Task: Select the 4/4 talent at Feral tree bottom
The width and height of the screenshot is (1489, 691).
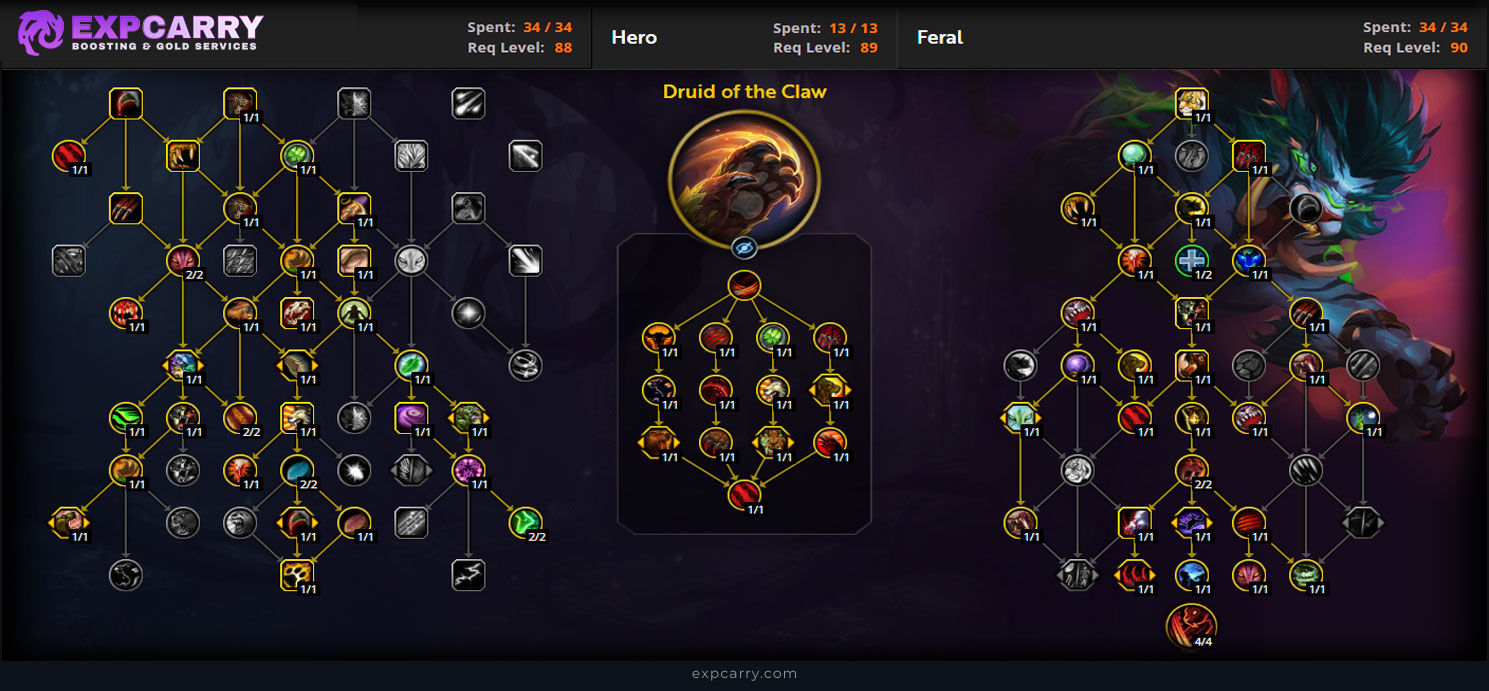Action: [1190, 625]
